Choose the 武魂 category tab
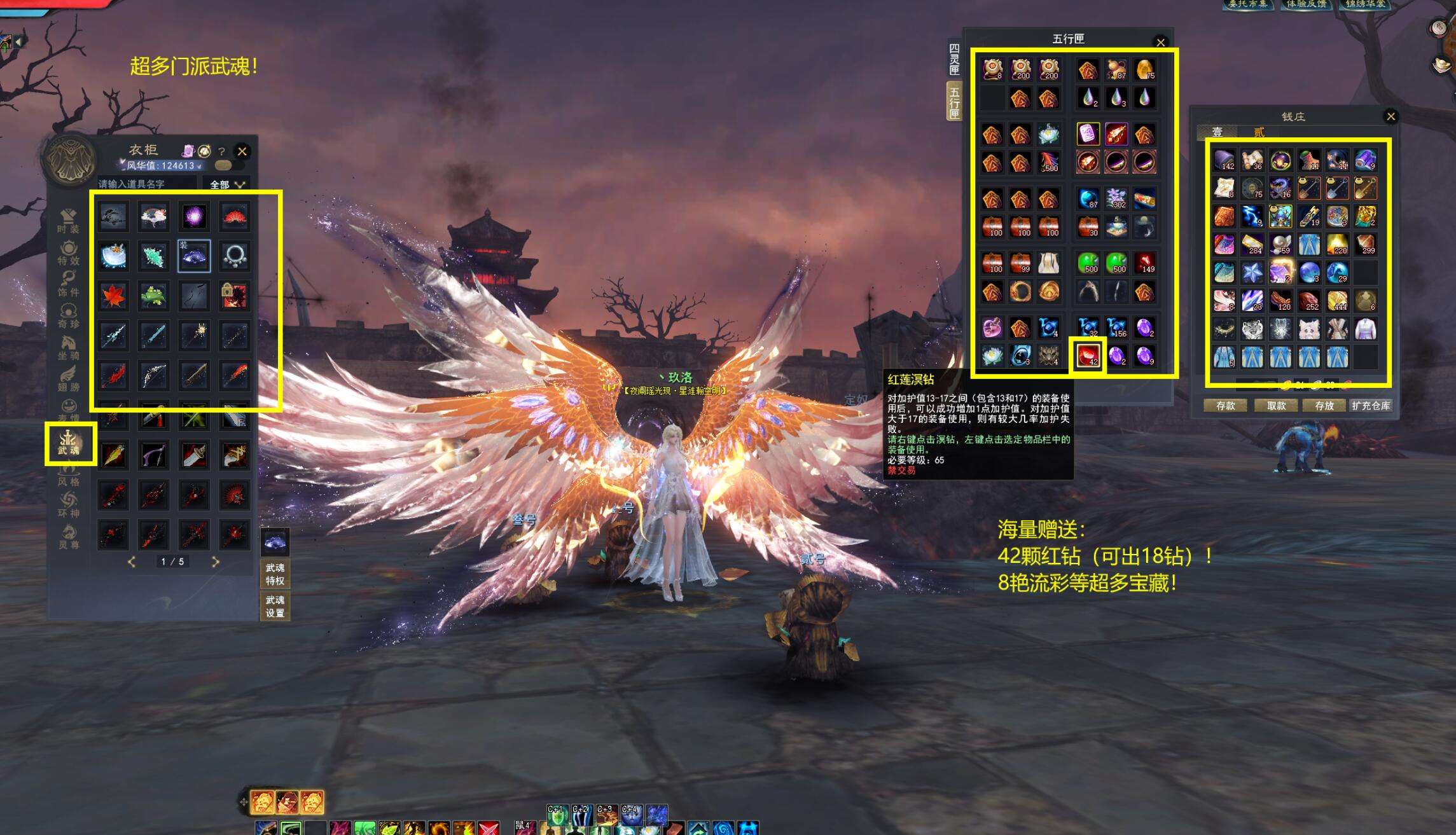 point(69,443)
